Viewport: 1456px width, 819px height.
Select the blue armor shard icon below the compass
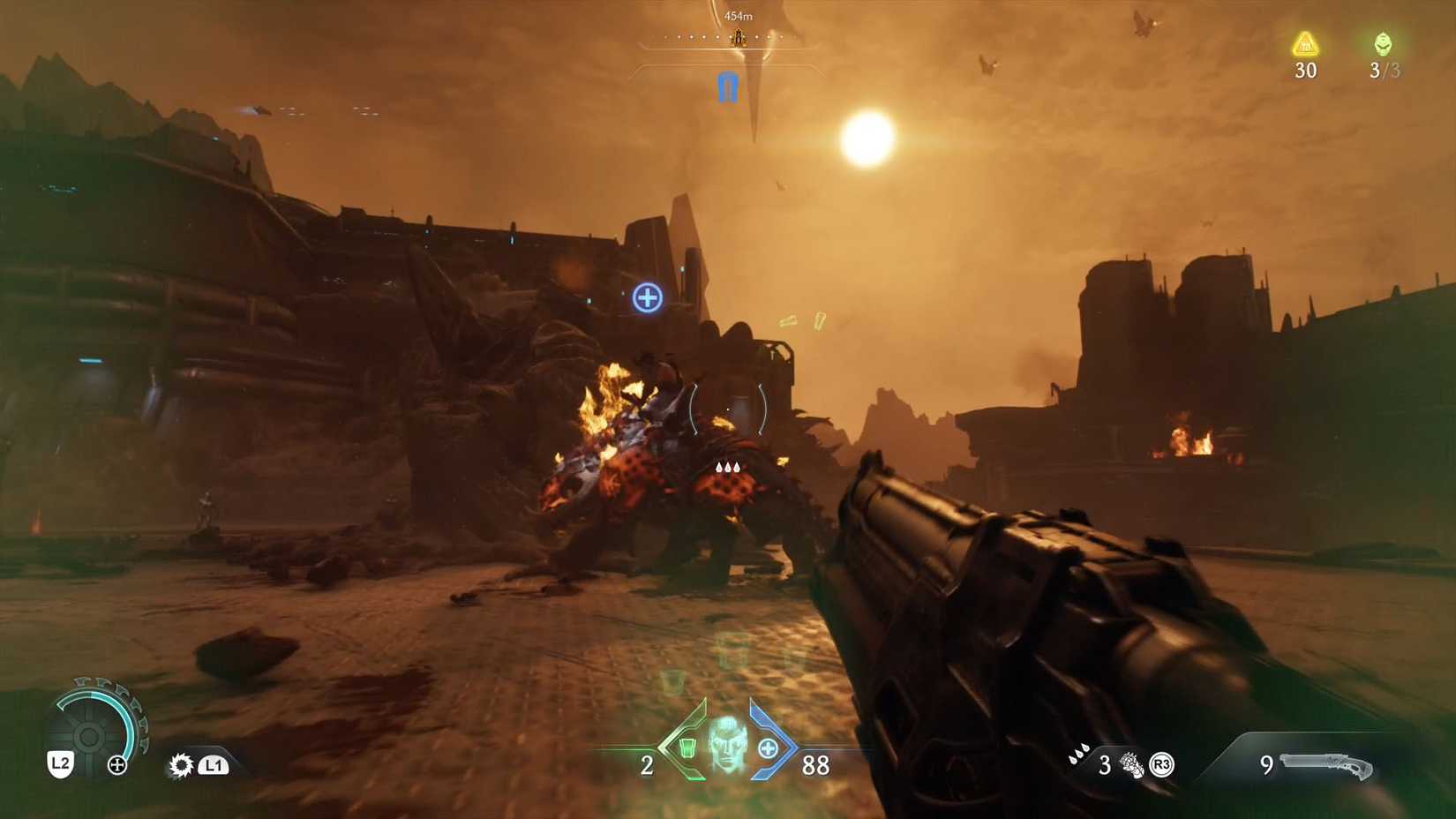727,88
